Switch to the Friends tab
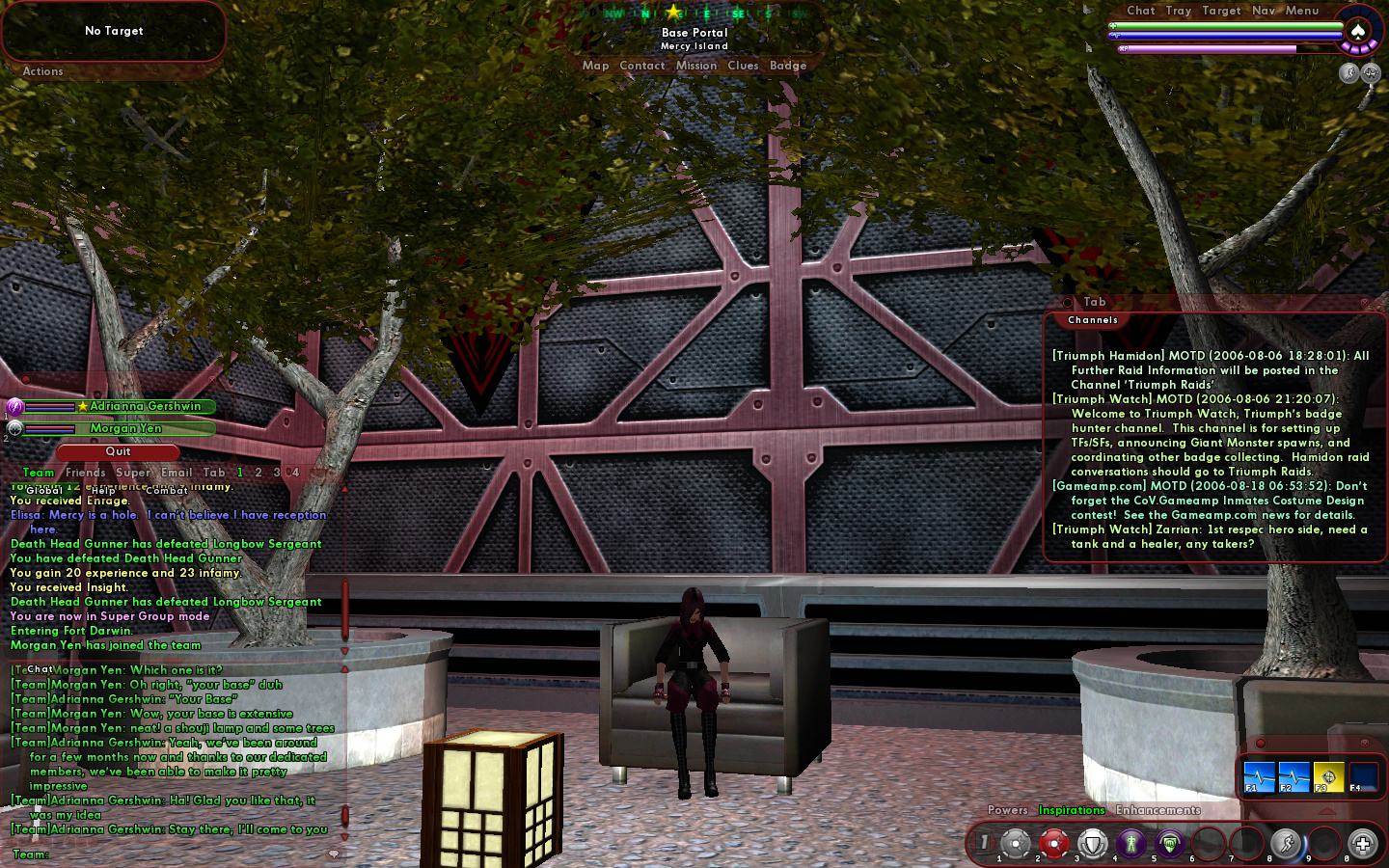The image size is (1389, 868). pos(86,473)
